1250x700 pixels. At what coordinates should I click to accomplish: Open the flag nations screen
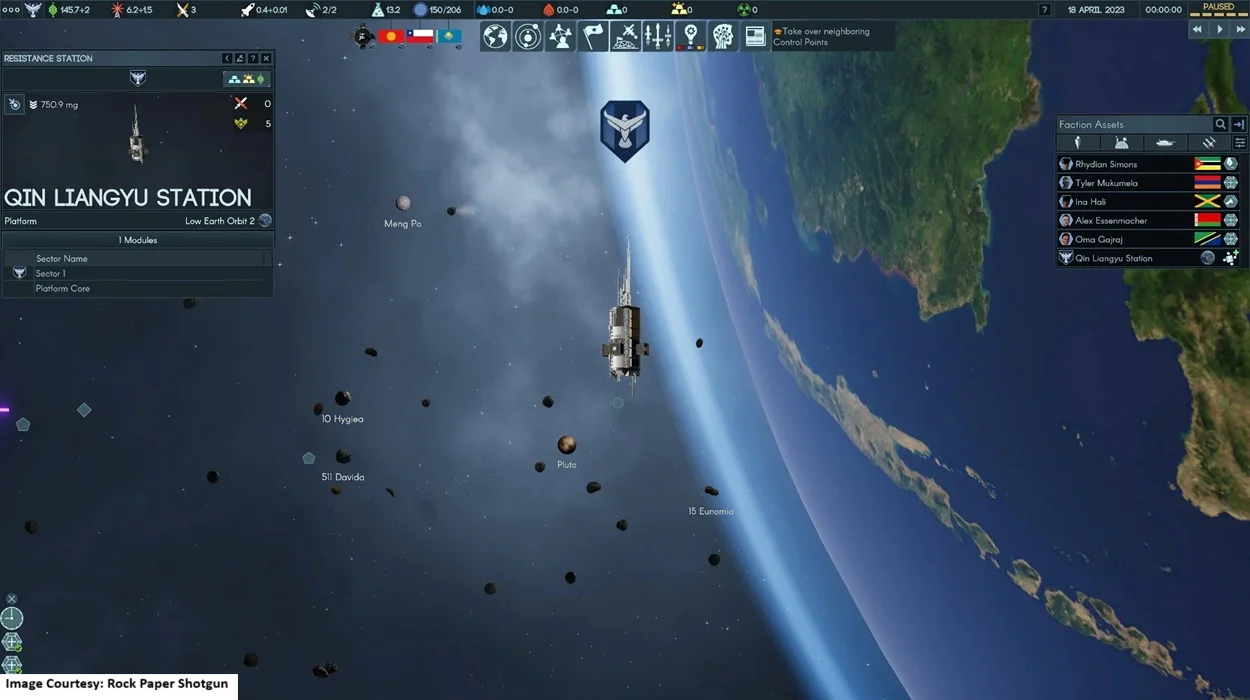pyautogui.click(x=593, y=37)
